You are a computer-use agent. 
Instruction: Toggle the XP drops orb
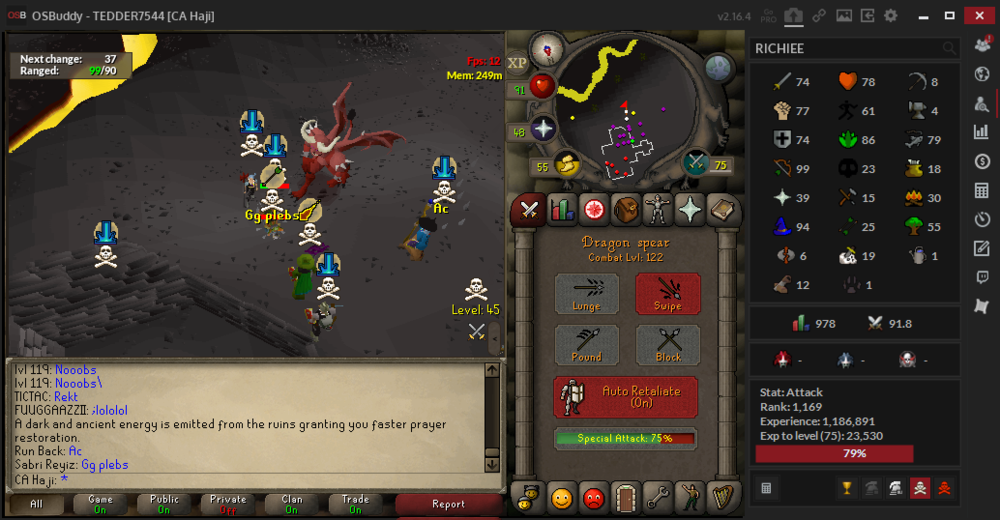(518, 63)
